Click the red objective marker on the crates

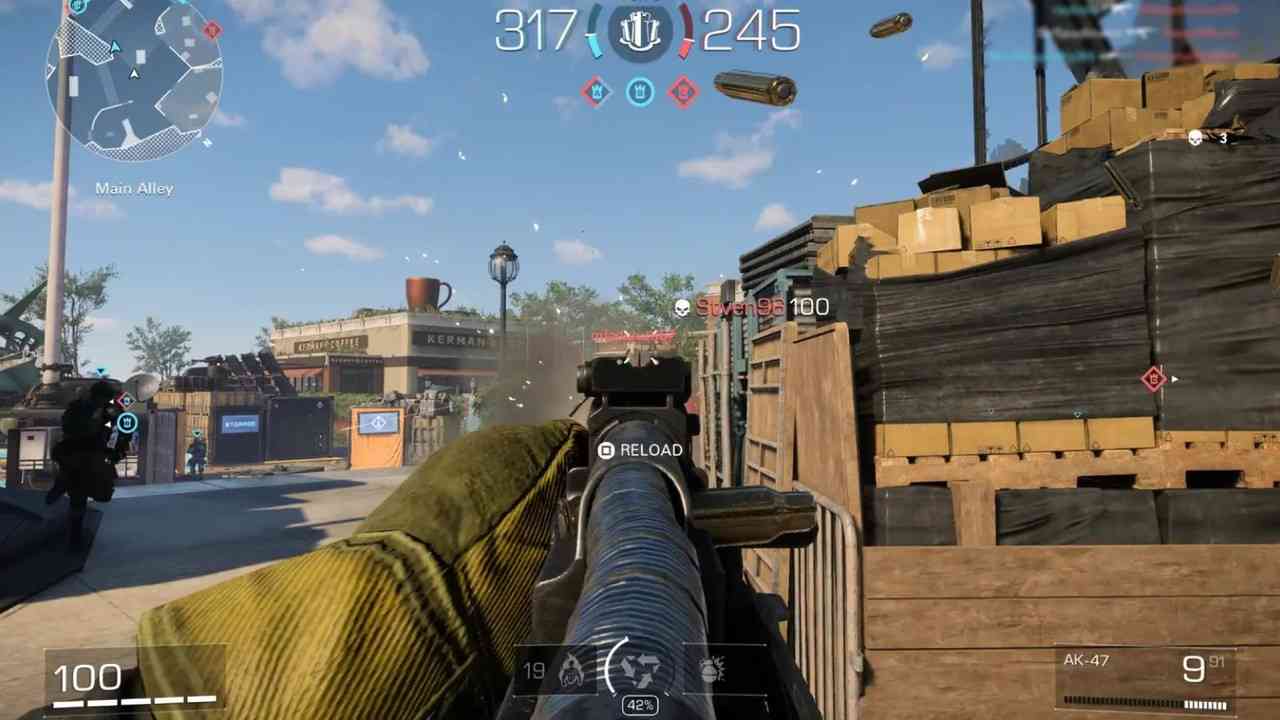1153,379
